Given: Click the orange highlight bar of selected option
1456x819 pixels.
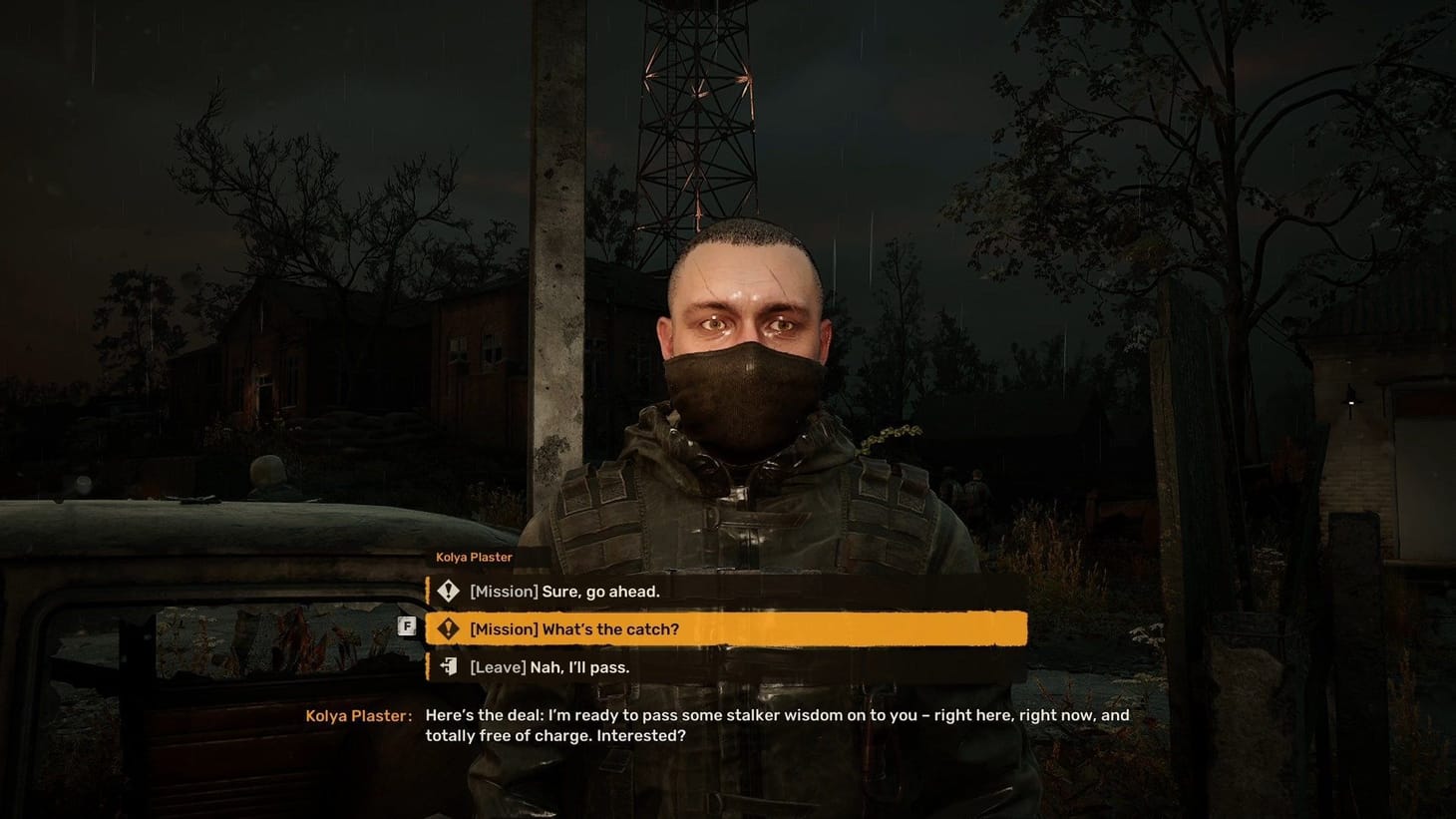Looking at the screenshot, I should (726, 628).
